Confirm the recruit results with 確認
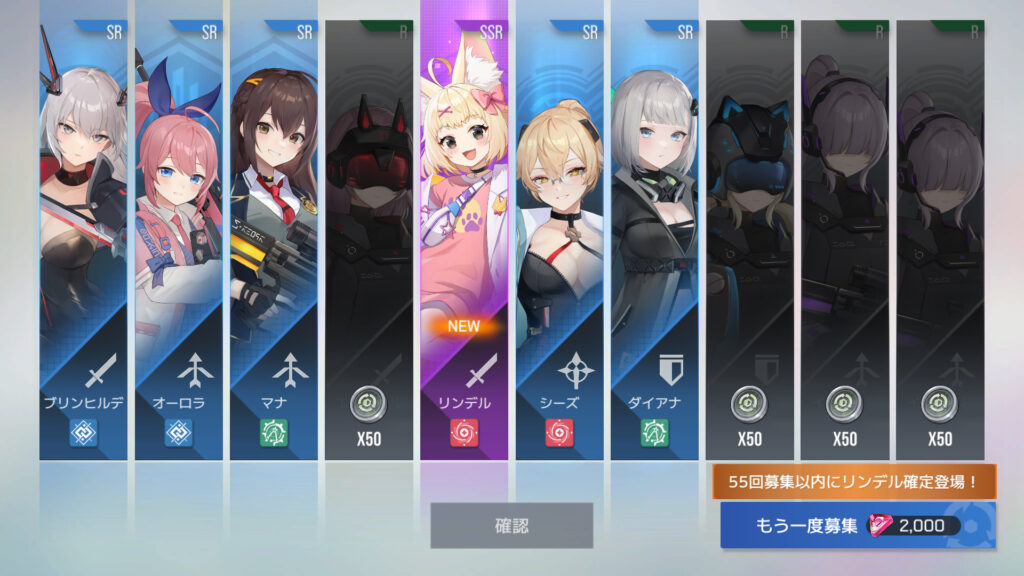This screenshot has width=1024, height=576. pyautogui.click(x=511, y=525)
